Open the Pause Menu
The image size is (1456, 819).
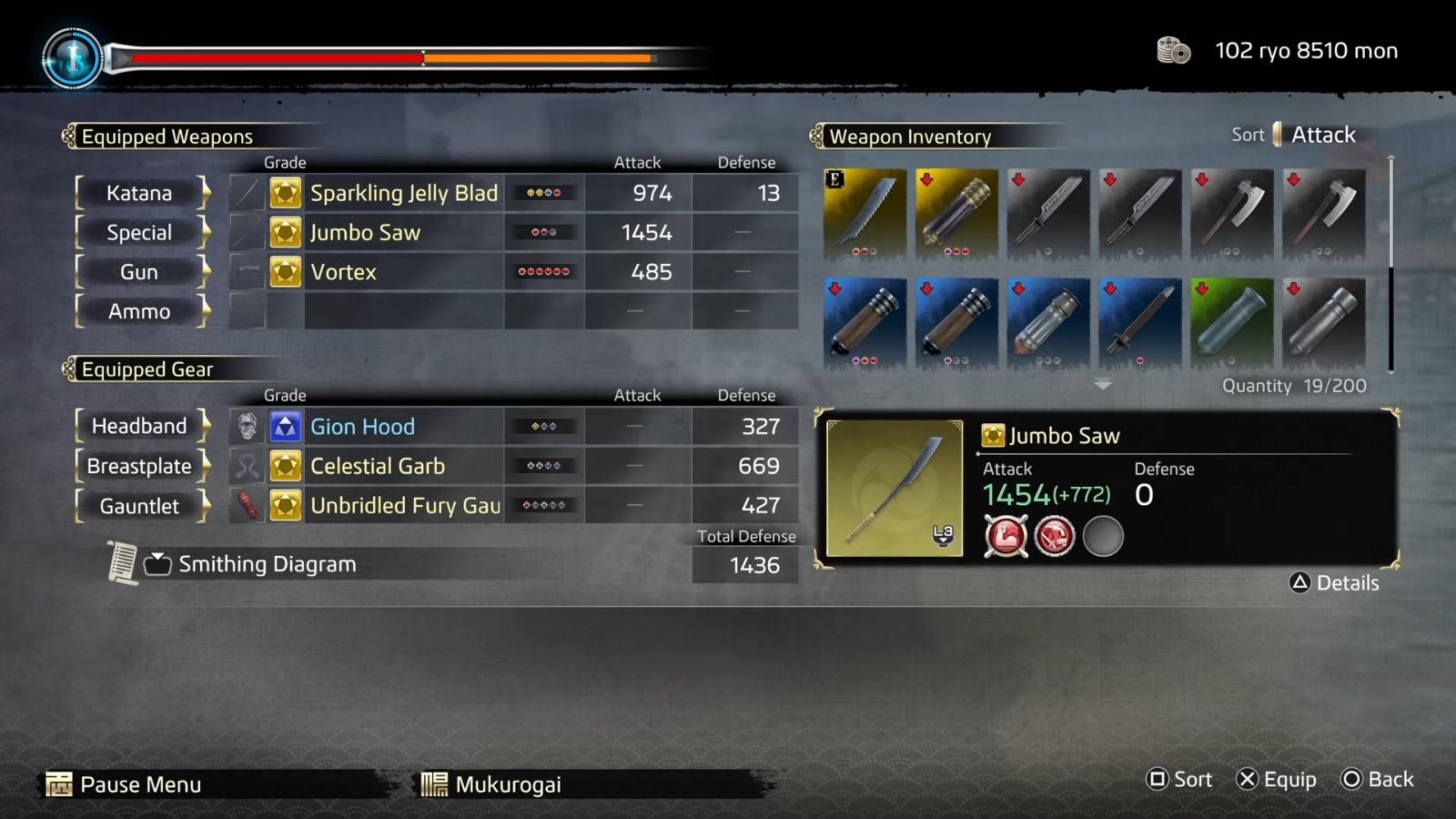pos(141,784)
